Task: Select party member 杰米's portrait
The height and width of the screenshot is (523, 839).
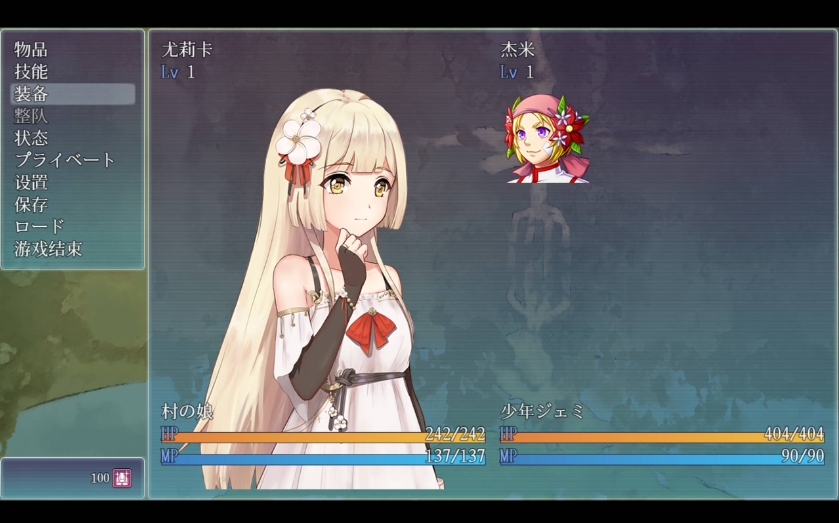Action: point(547,140)
